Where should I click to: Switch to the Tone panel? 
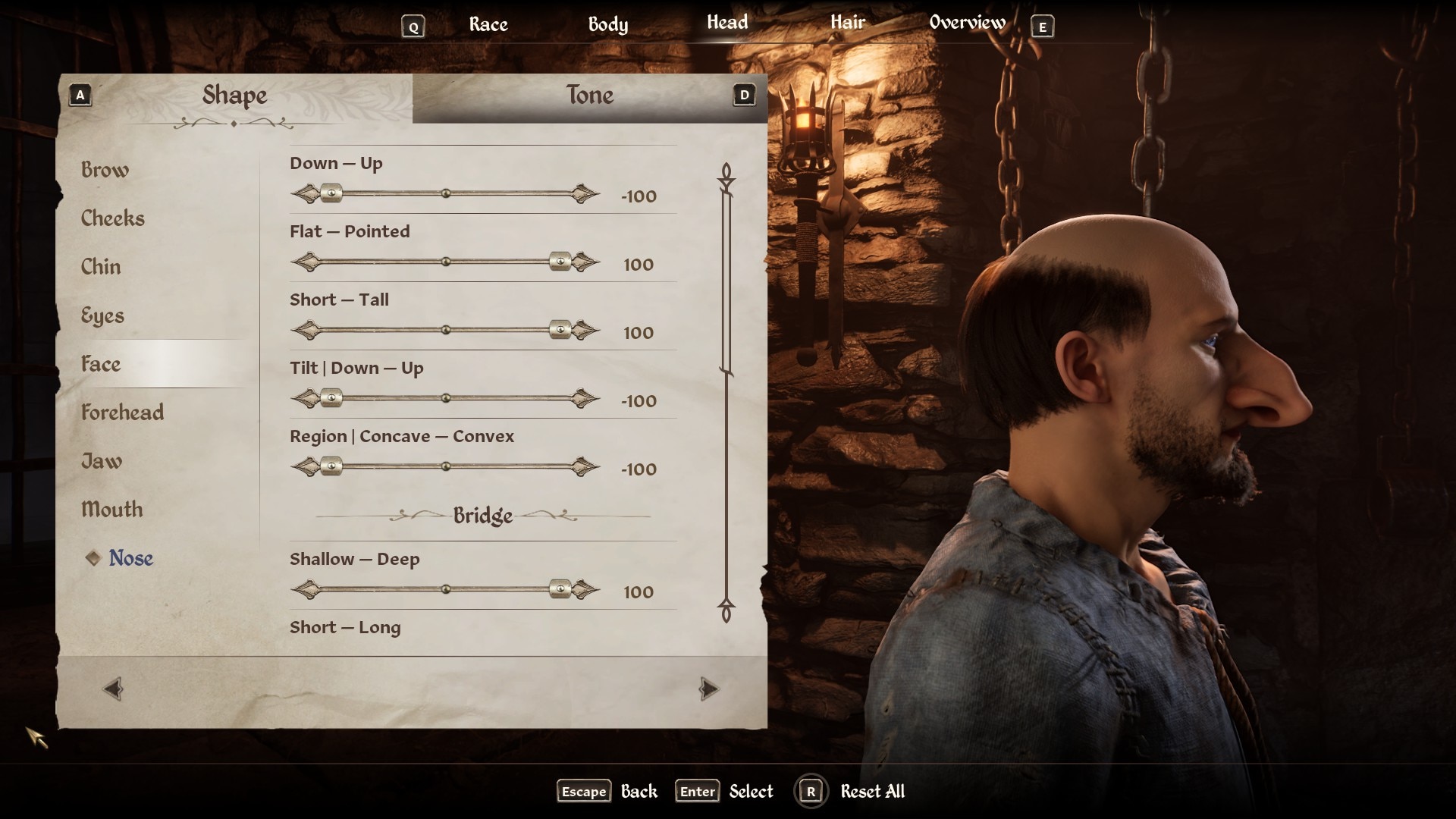point(589,96)
